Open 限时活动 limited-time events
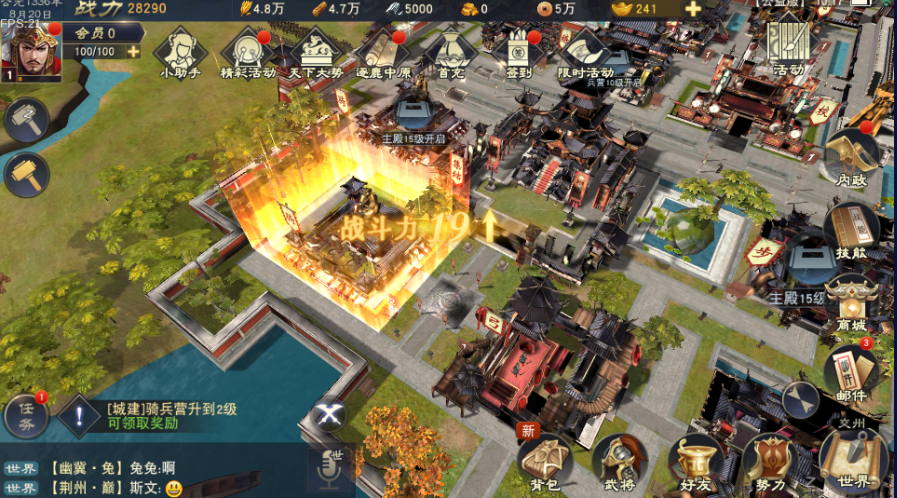 (584, 50)
